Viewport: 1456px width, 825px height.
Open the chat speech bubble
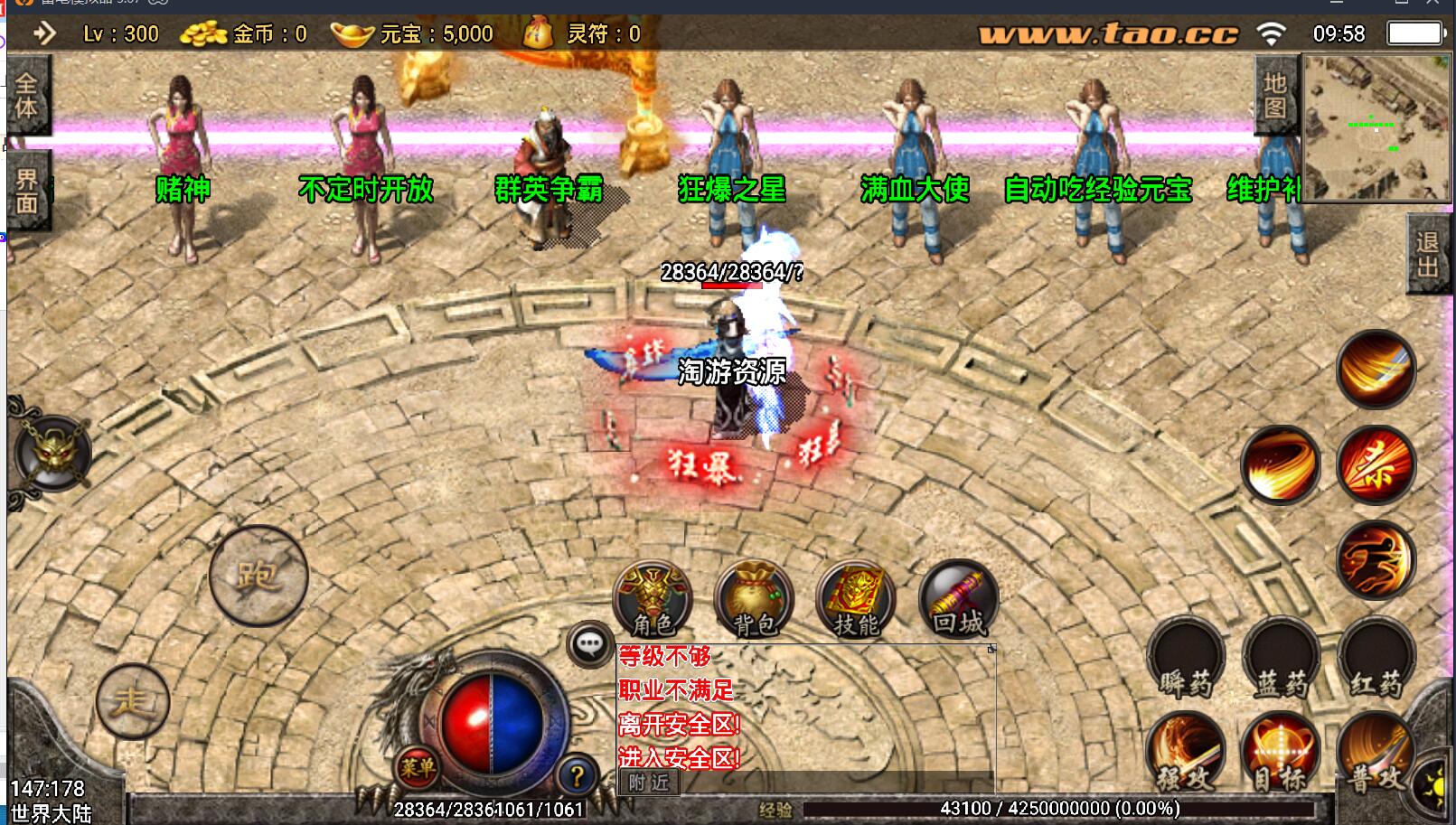click(x=590, y=644)
